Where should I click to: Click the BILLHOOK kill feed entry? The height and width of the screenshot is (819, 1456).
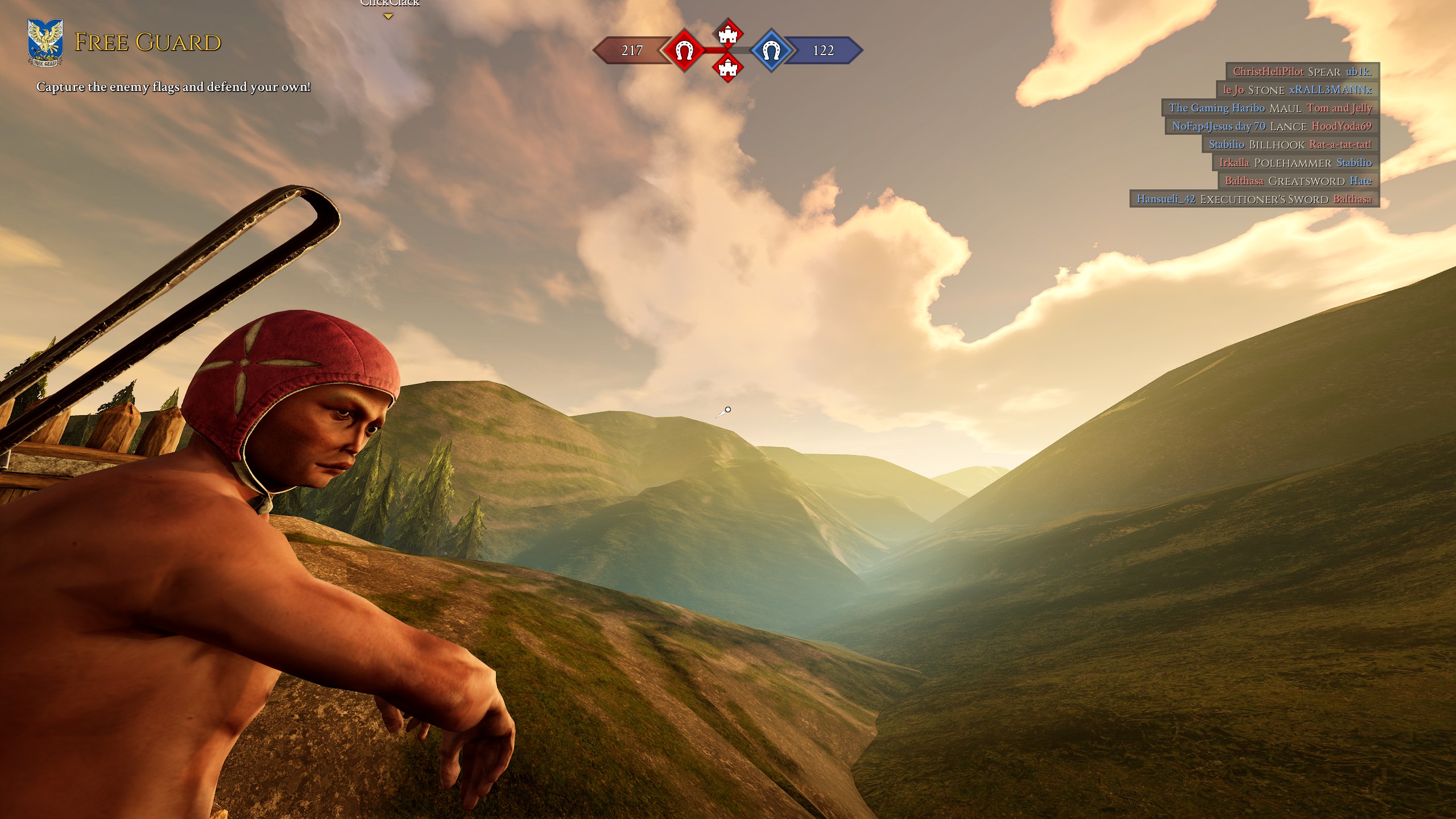click(x=1290, y=144)
